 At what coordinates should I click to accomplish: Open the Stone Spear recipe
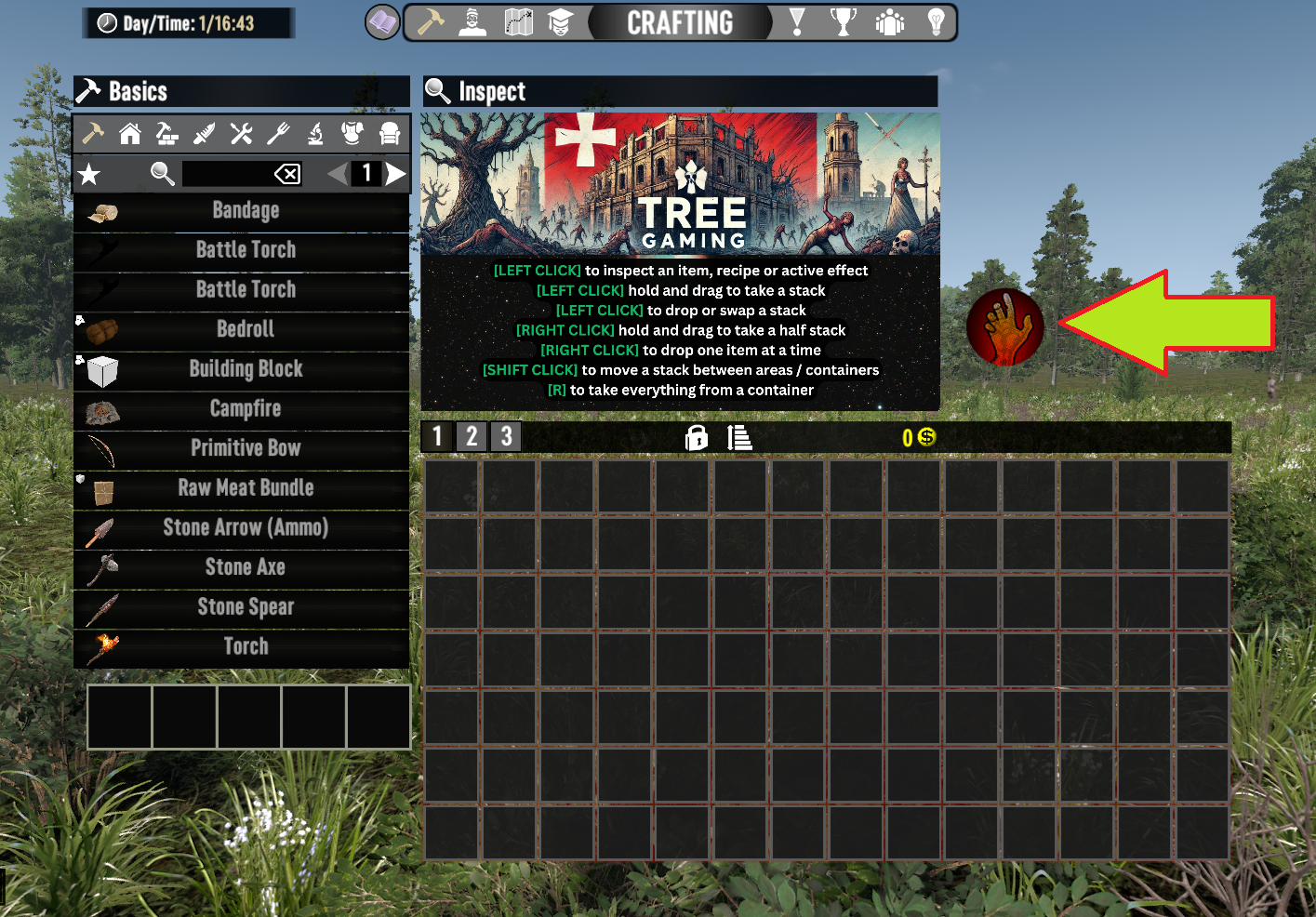point(245,607)
